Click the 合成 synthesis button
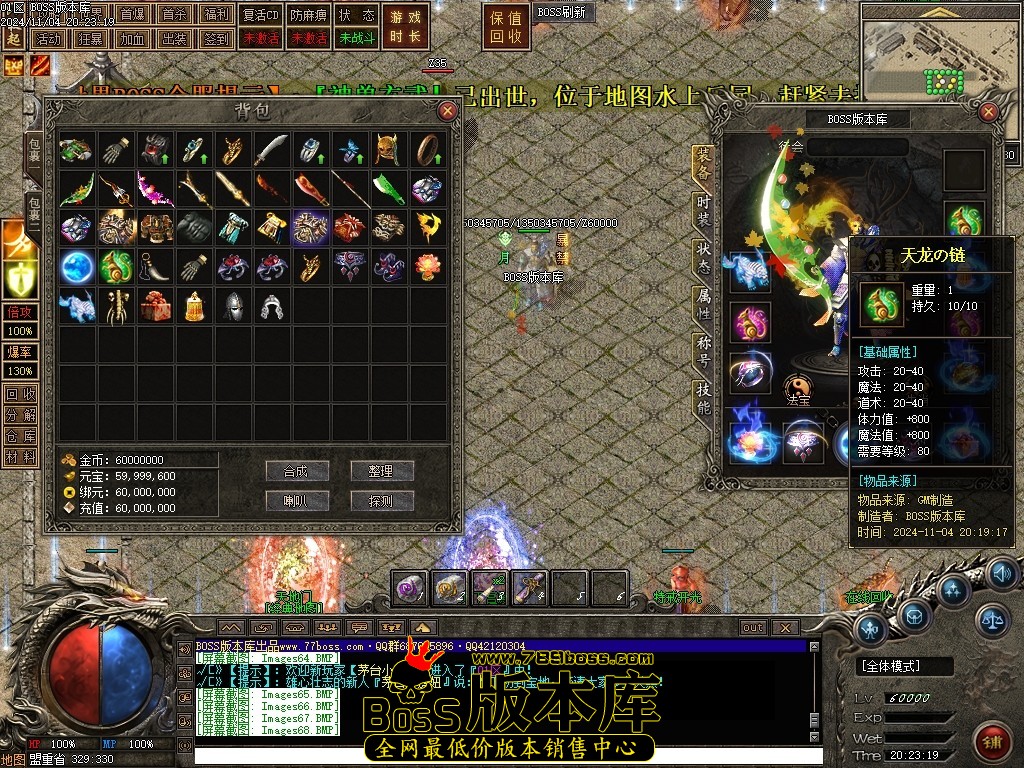Screen dimensions: 1024x768 pos(296,471)
